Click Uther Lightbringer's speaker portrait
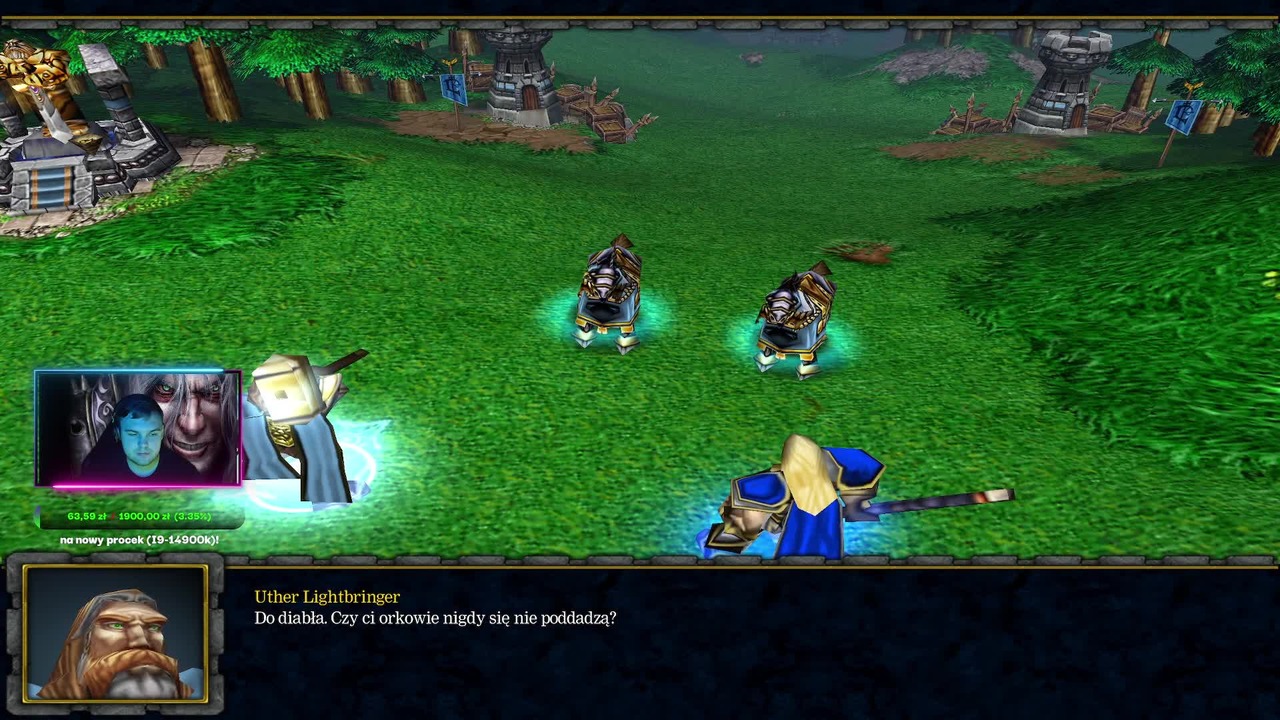Viewport: 1280px width, 720px height. [115, 633]
